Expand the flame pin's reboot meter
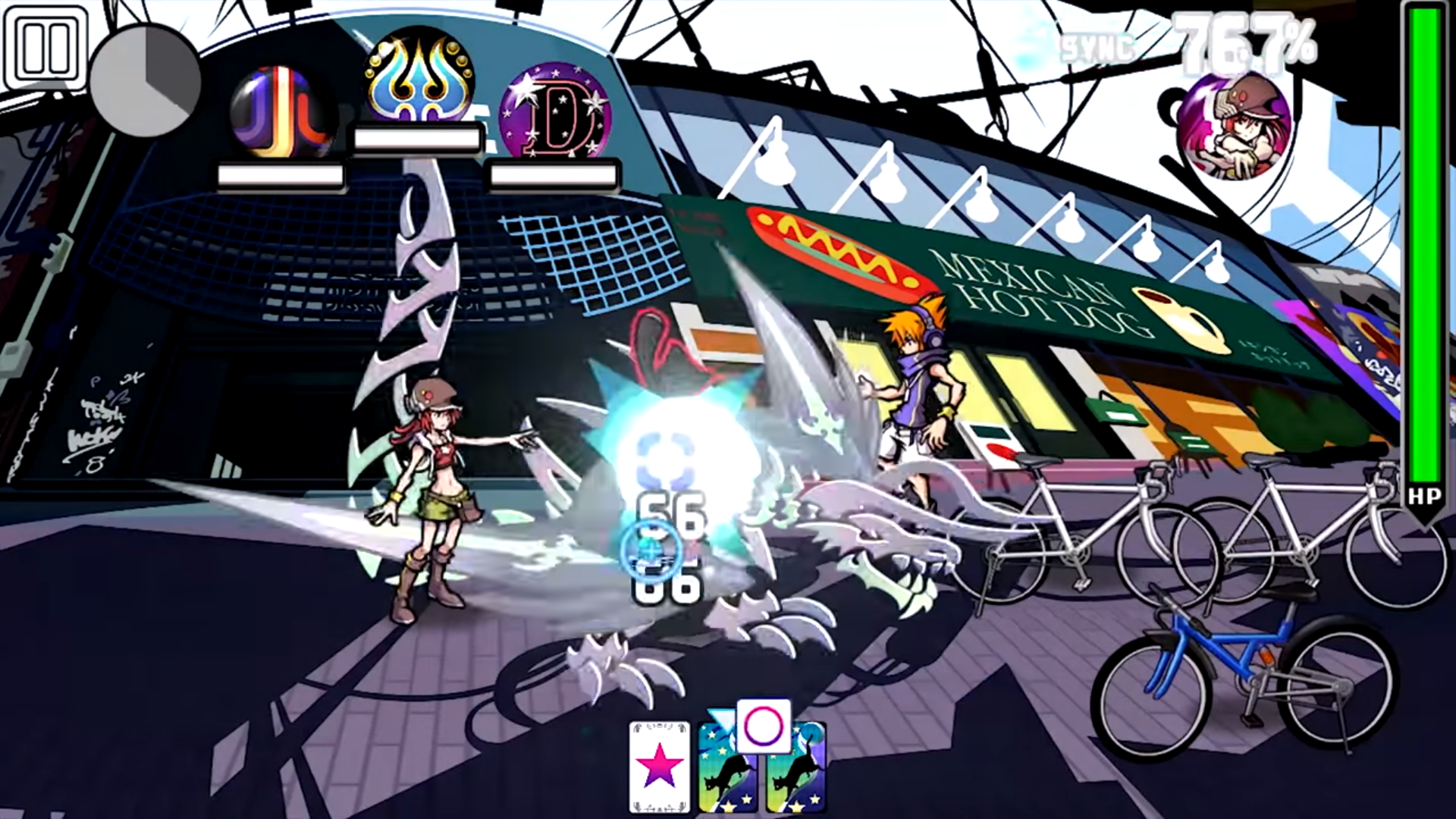 (x=416, y=139)
